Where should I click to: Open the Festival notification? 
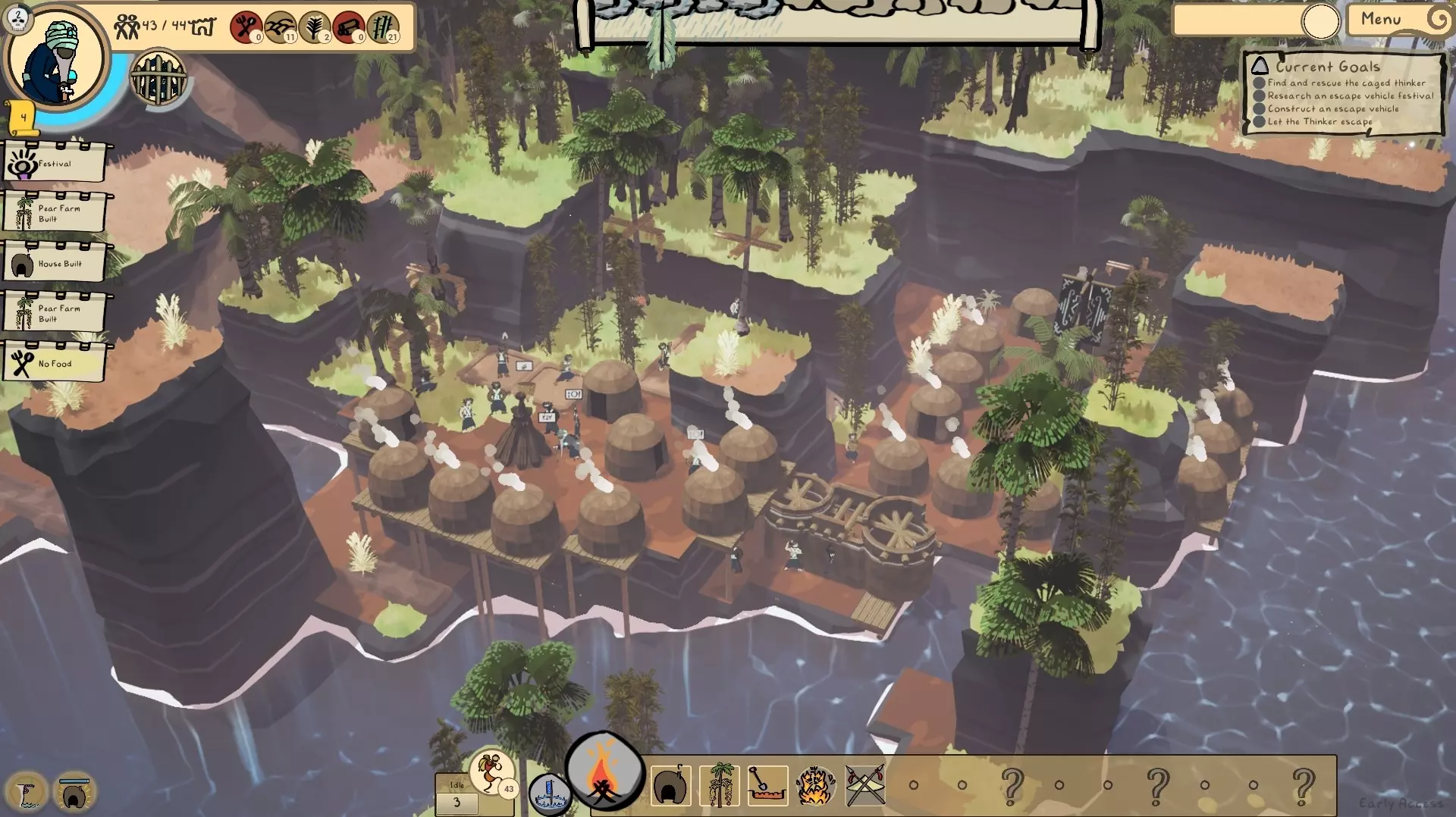coord(54,163)
